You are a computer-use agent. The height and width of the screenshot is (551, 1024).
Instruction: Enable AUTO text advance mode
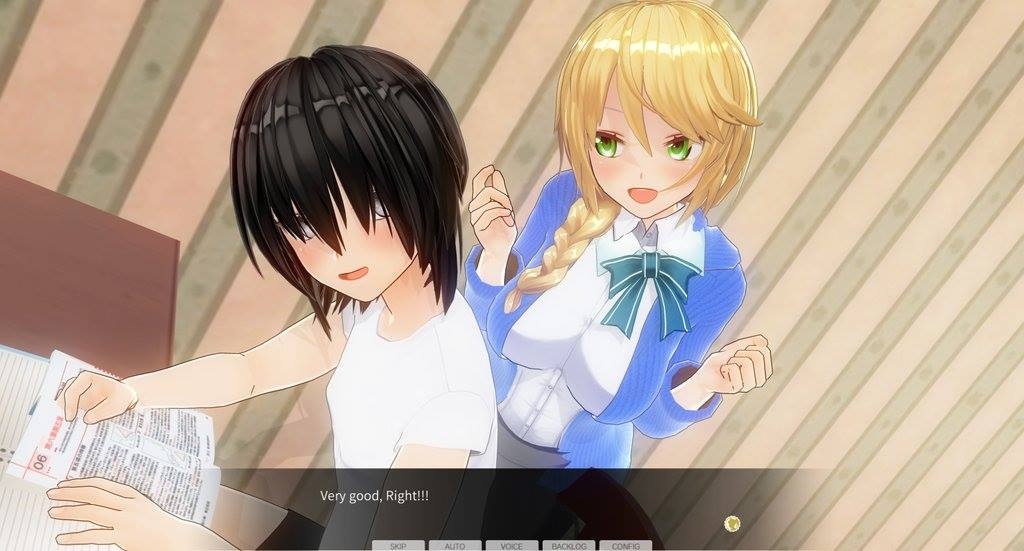pyautogui.click(x=454, y=546)
